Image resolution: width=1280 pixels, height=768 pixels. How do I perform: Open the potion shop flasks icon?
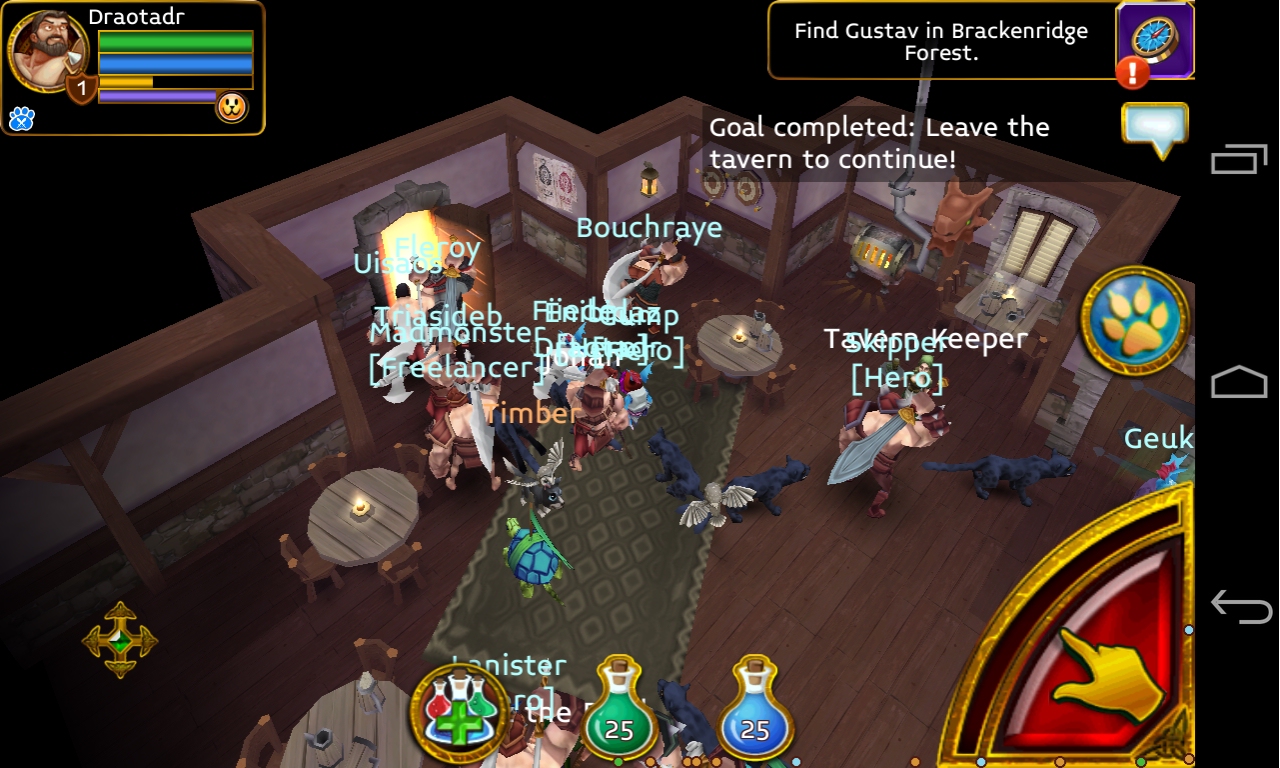pyautogui.click(x=460, y=705)
